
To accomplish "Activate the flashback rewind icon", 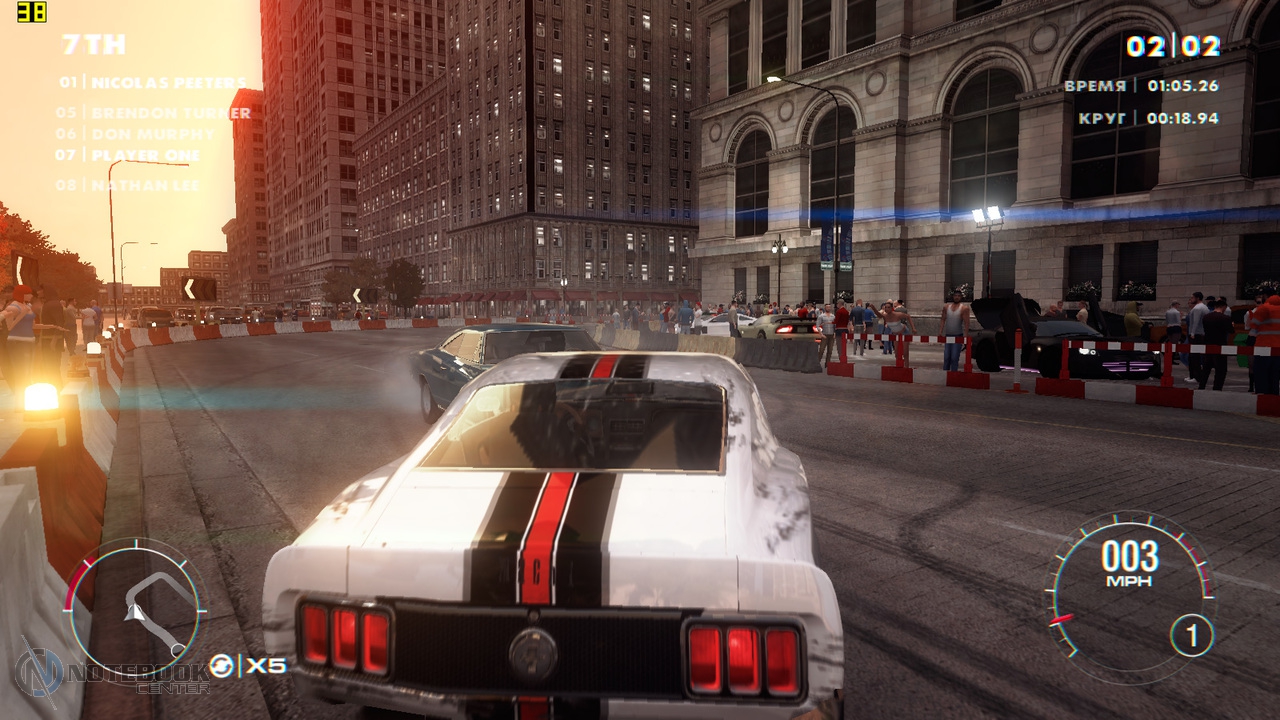I will tap(221, 666).
